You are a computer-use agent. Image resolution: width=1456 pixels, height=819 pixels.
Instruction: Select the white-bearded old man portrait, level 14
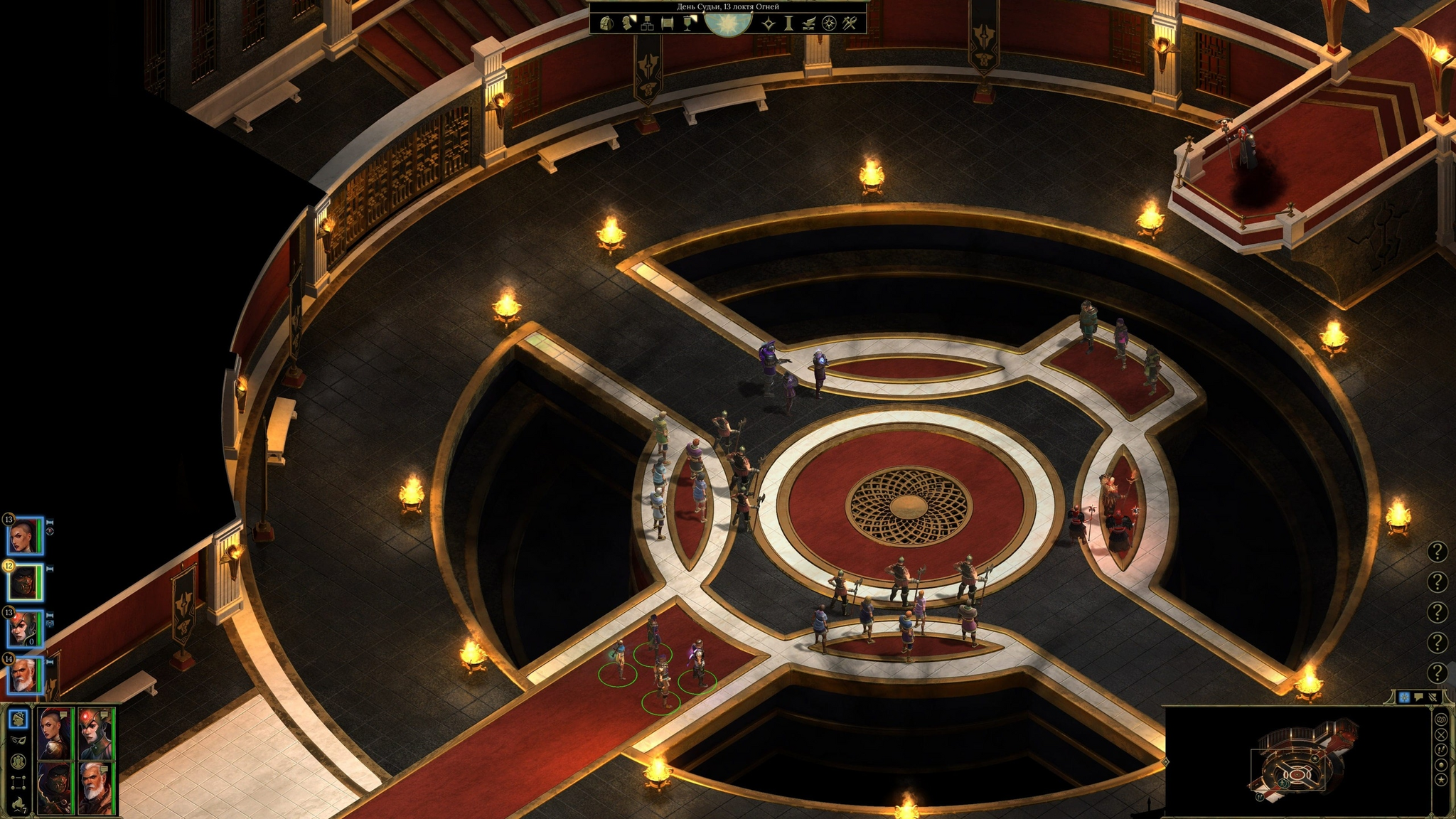click(x=24, y=676)
